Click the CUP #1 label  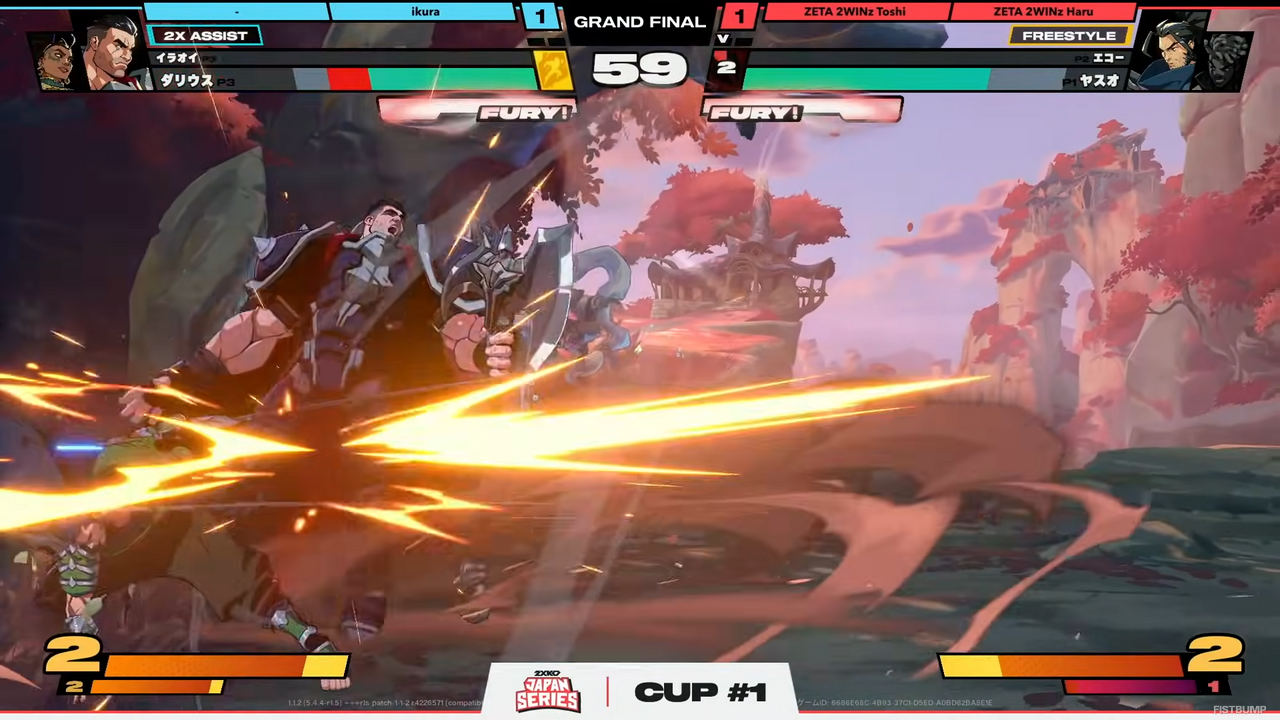[700, 691]
